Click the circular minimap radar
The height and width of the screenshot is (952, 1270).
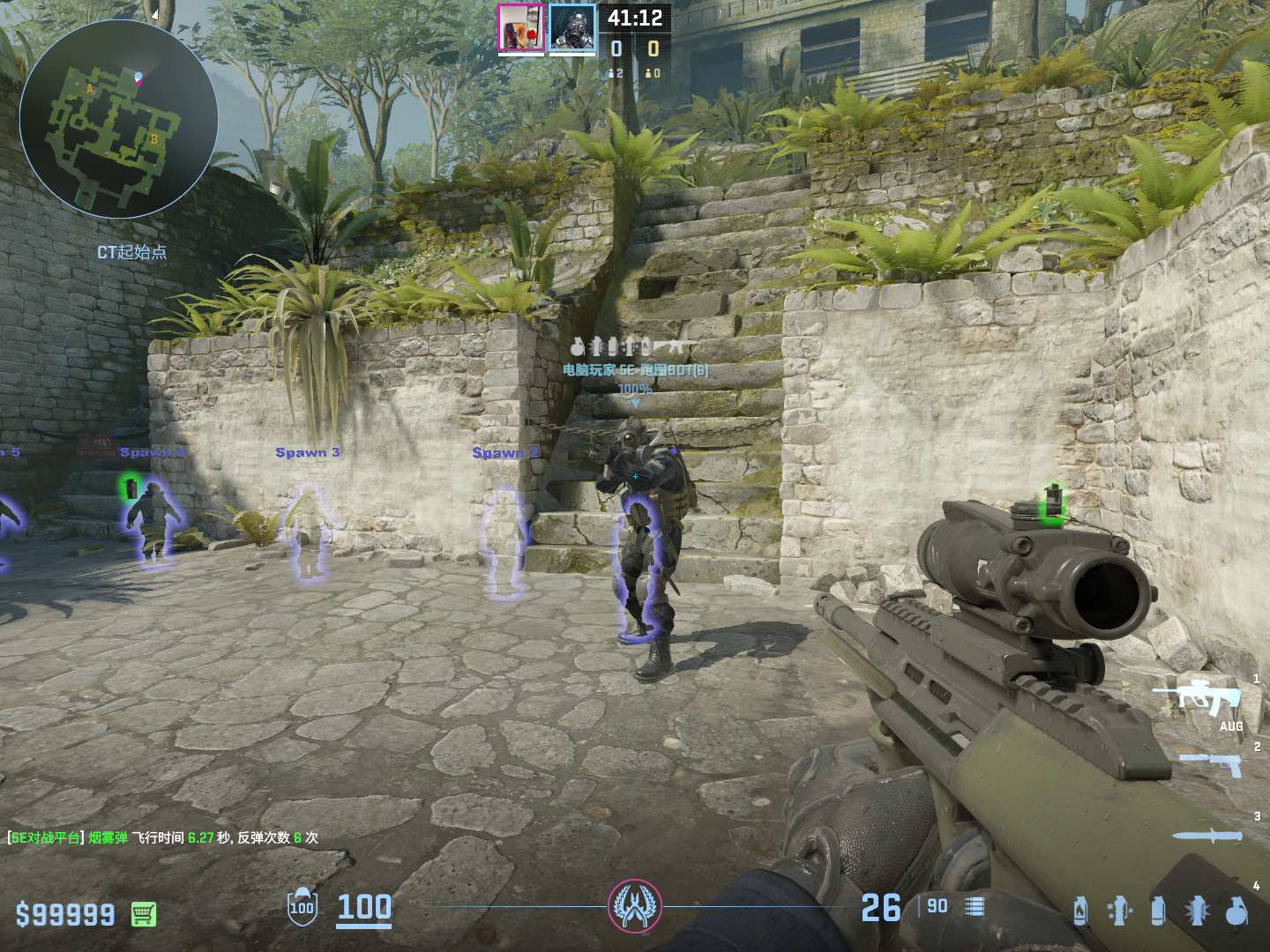[118, 119]
